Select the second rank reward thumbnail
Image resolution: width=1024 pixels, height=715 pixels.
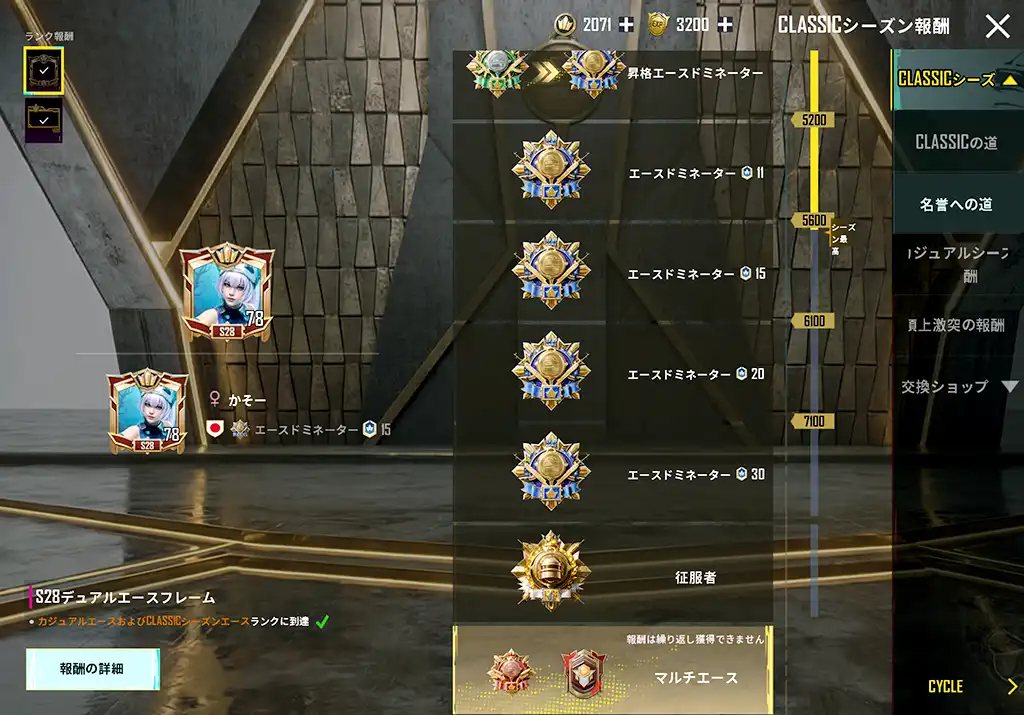tap(43, 119)
